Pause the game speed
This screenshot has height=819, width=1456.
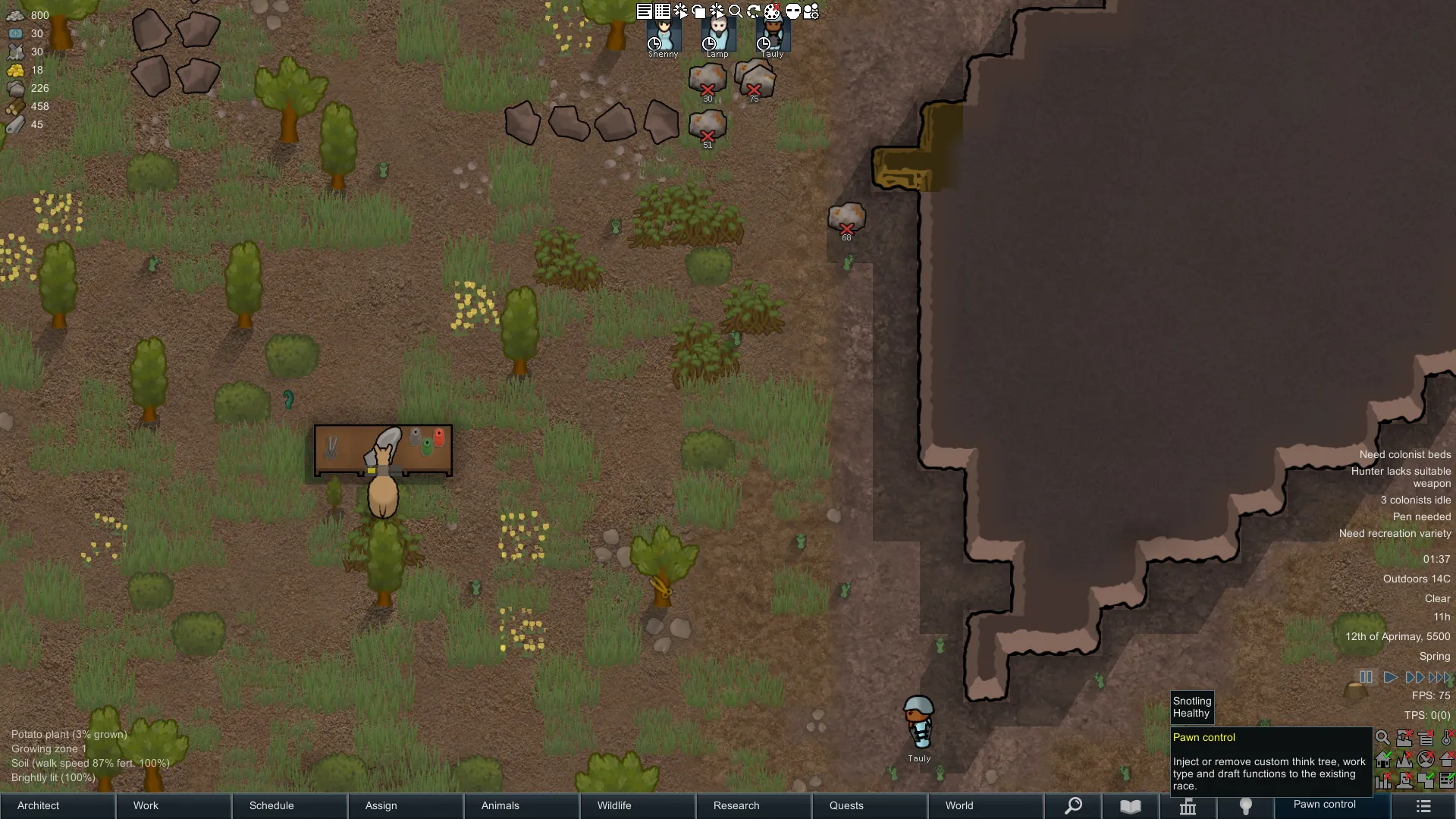click(x=1366, y=677)
